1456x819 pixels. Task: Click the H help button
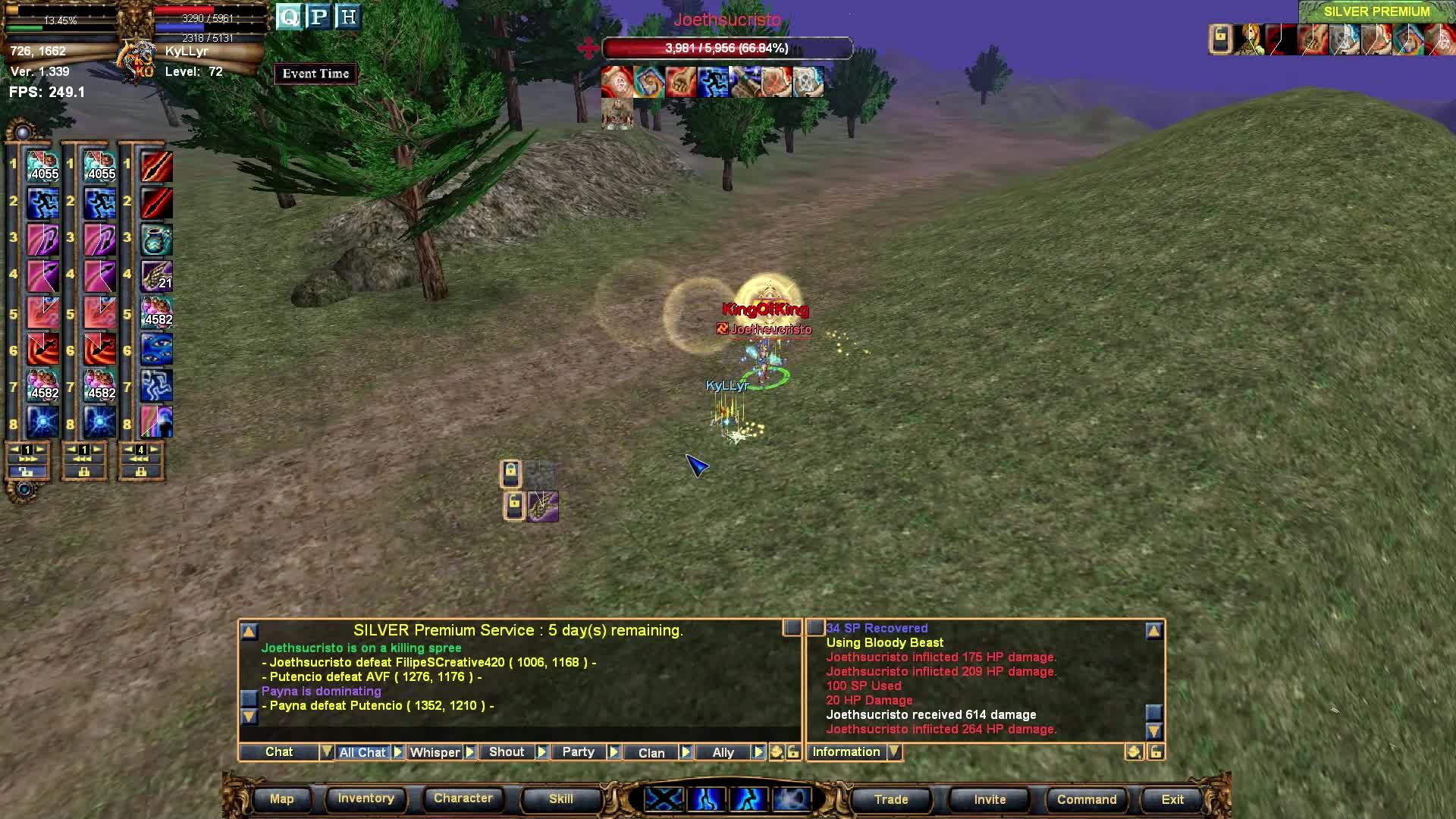point(348,17)
